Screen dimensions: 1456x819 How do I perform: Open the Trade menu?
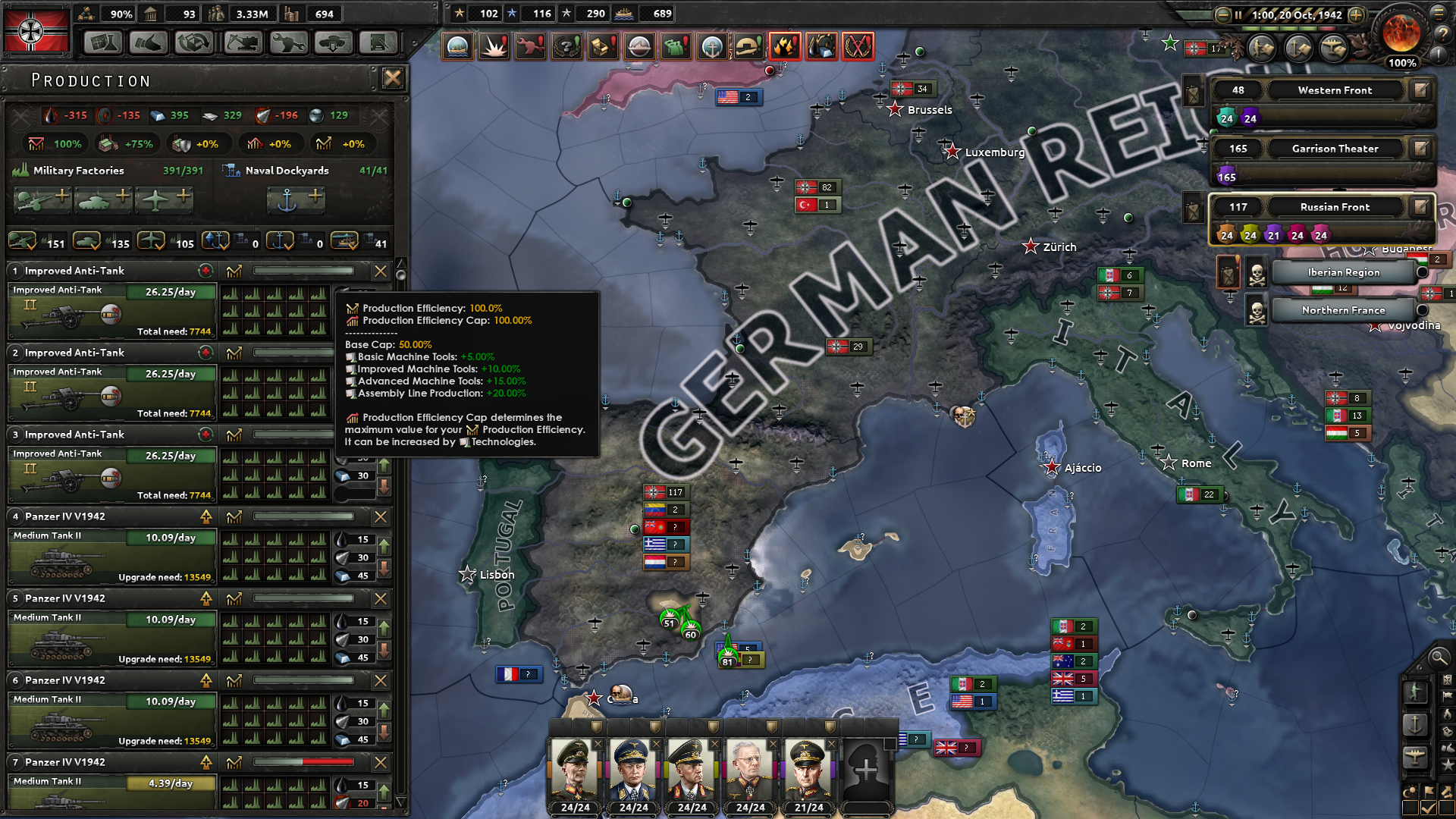click(195, 42)
